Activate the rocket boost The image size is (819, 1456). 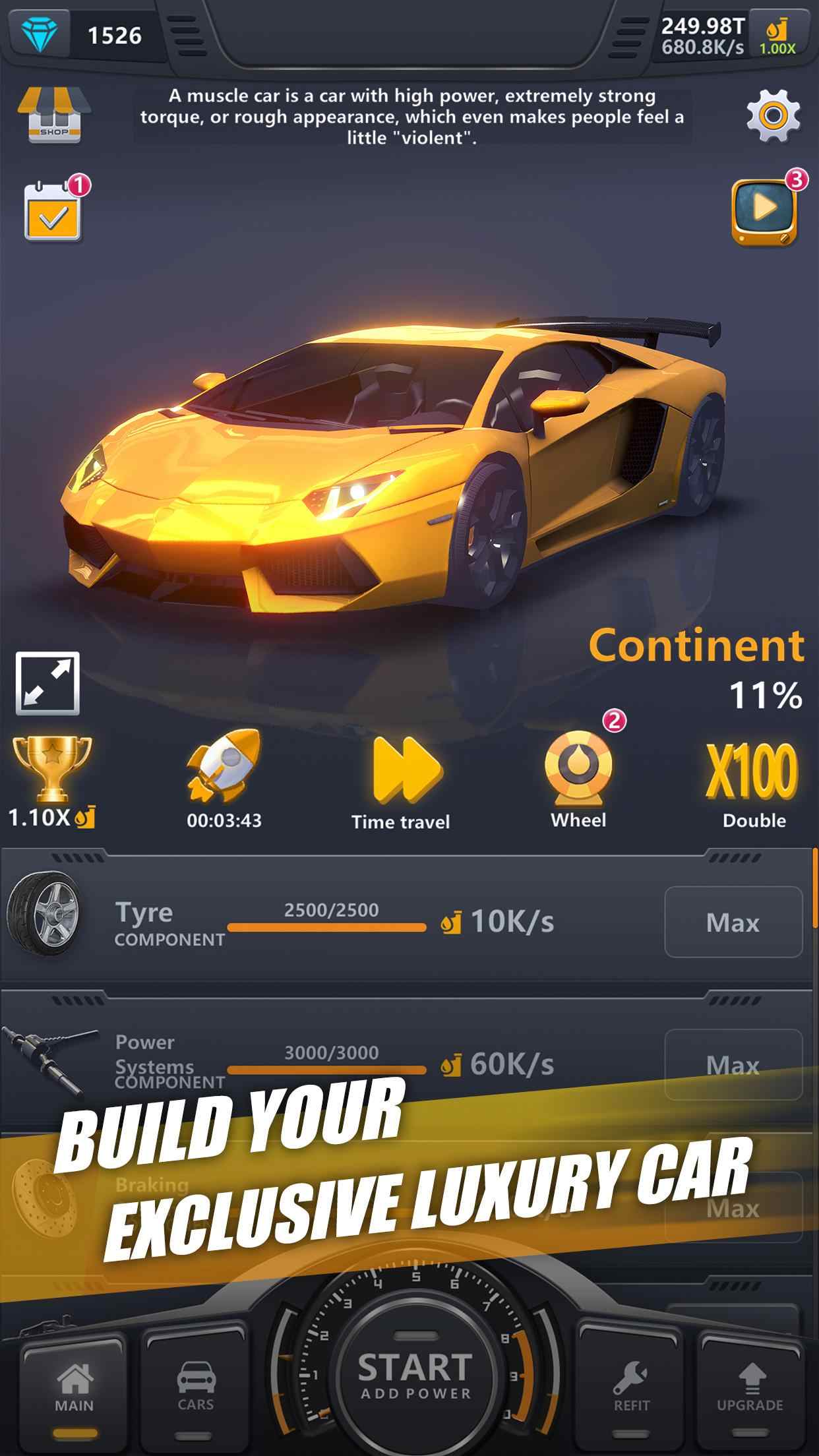tap(224, 778)
